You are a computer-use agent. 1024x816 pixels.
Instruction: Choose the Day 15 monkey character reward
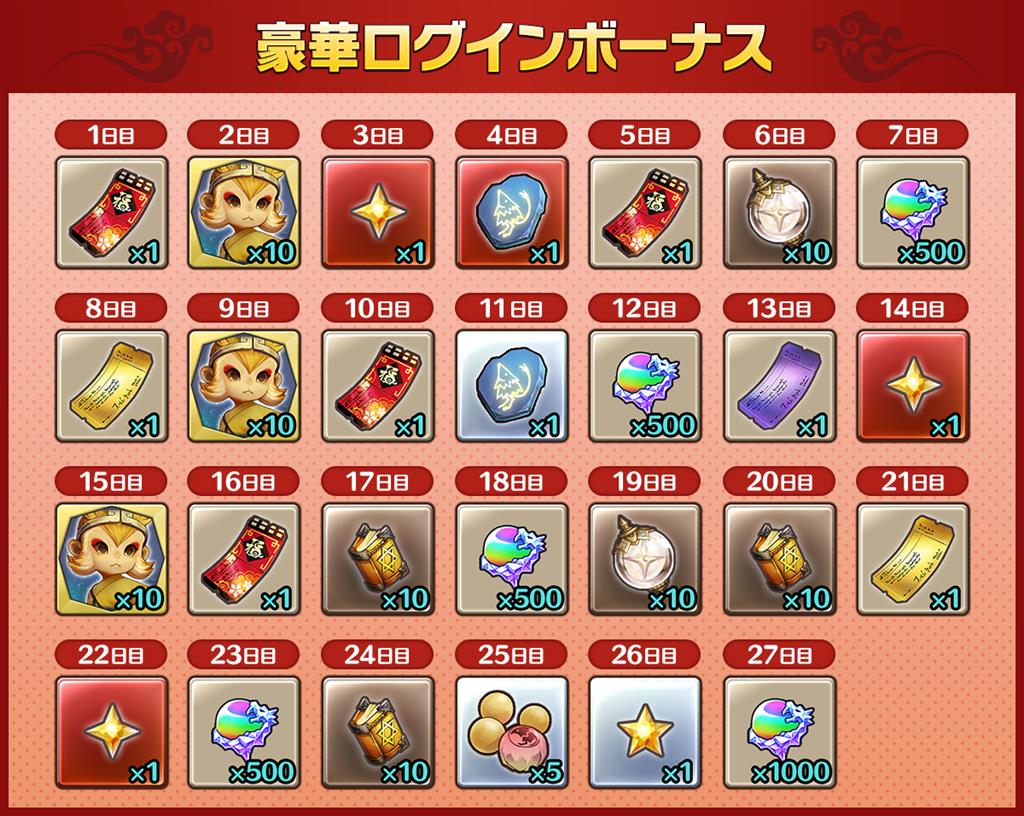[x=110, y=559]
